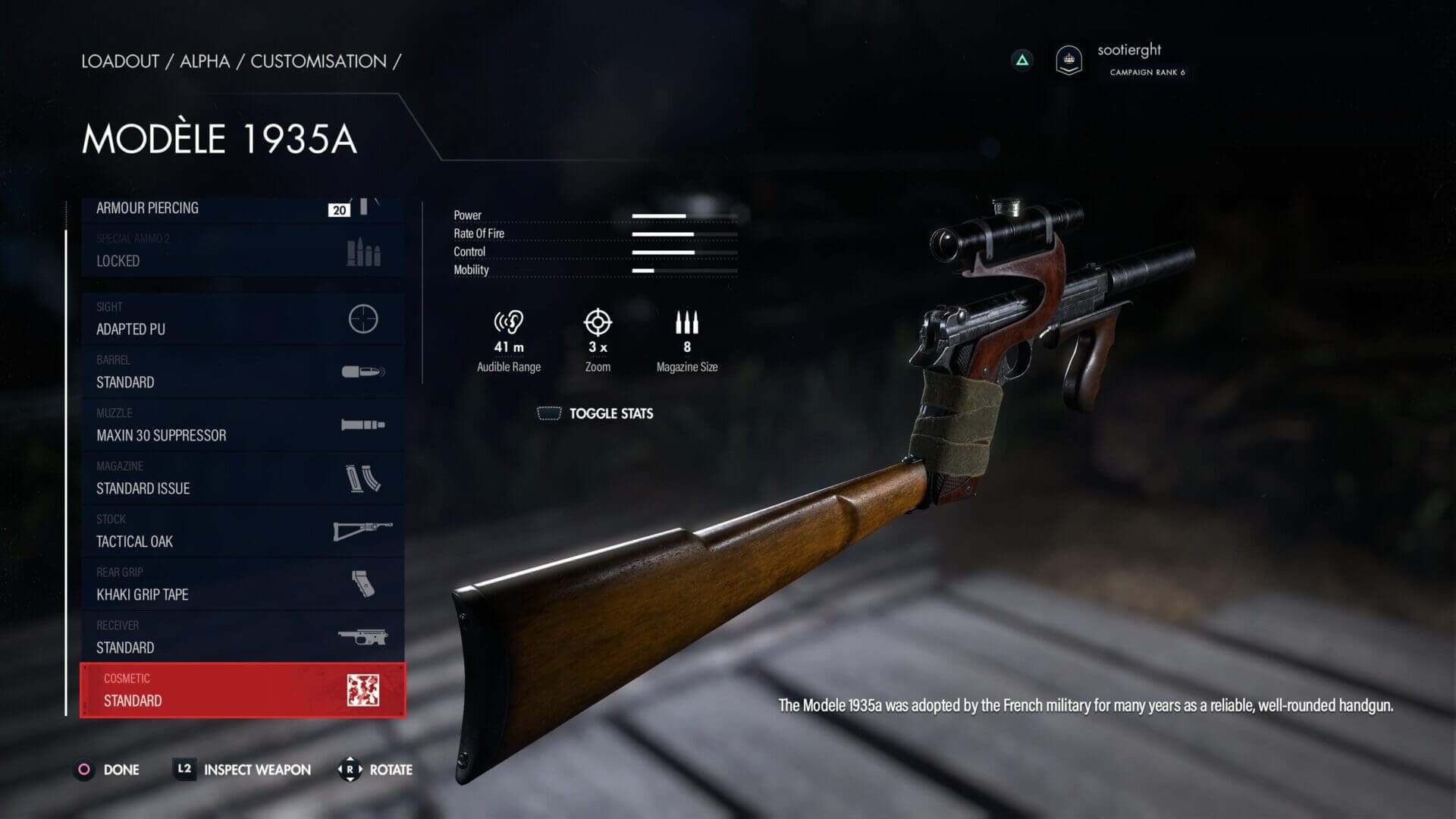
Task: Toggle the weapon stats display
Action: tap(595, 413)
